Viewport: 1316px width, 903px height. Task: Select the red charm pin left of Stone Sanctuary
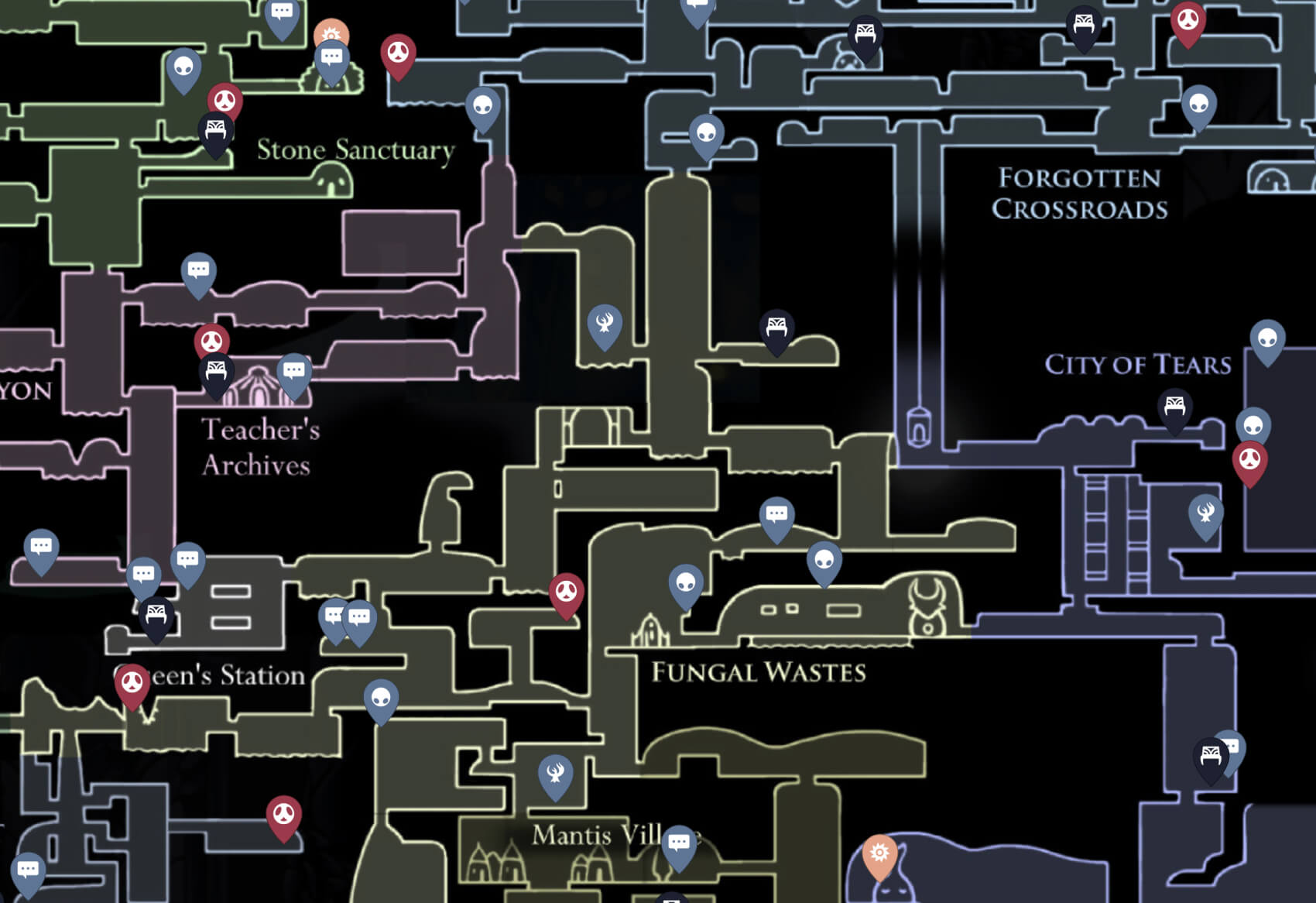(x=224, y=99)
